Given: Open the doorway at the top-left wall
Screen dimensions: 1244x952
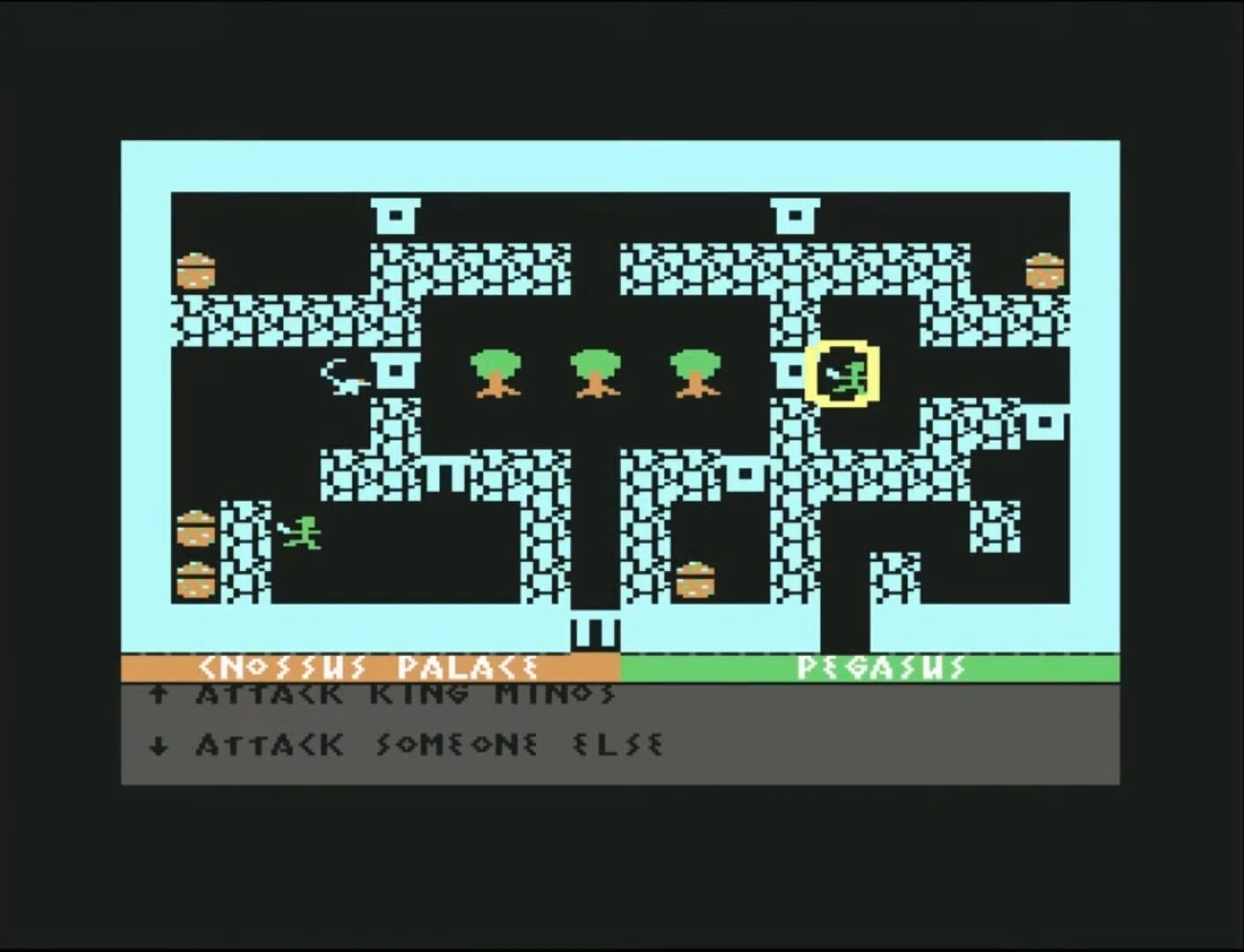Looking at the screenshot, I should (x=396, y=214).
